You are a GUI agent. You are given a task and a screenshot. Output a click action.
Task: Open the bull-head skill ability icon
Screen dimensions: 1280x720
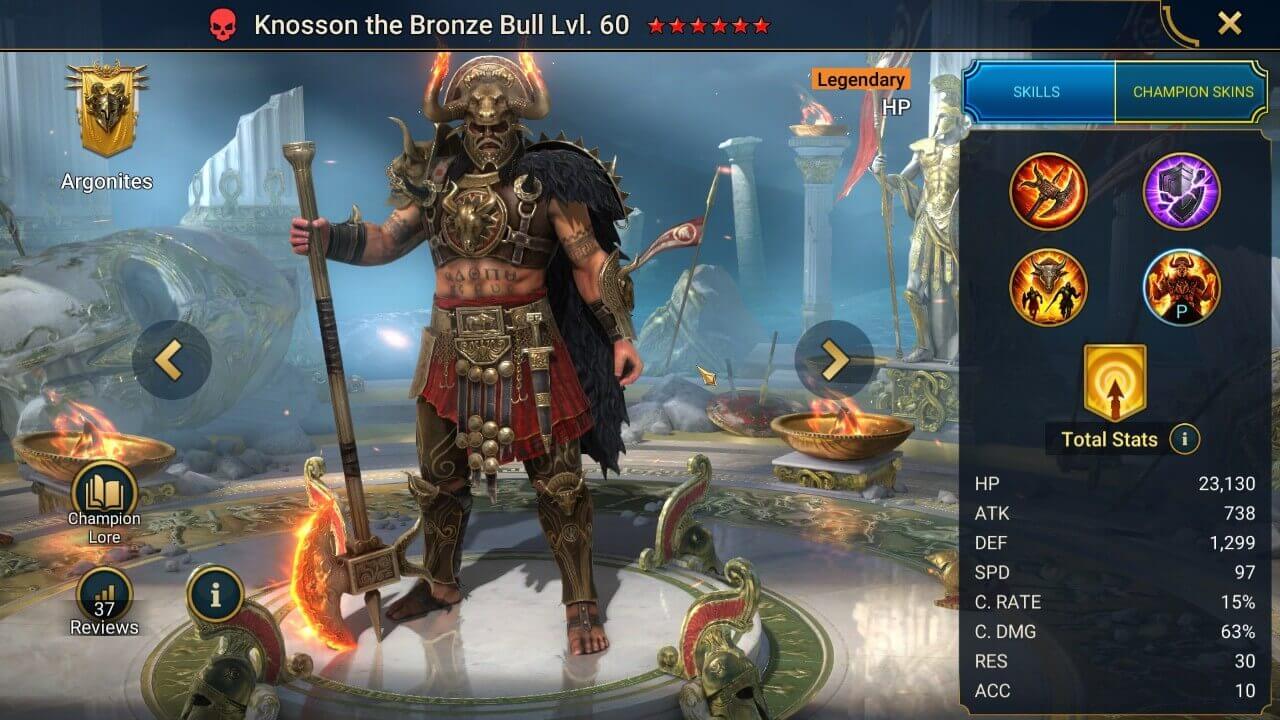[x=1049, y=288]
